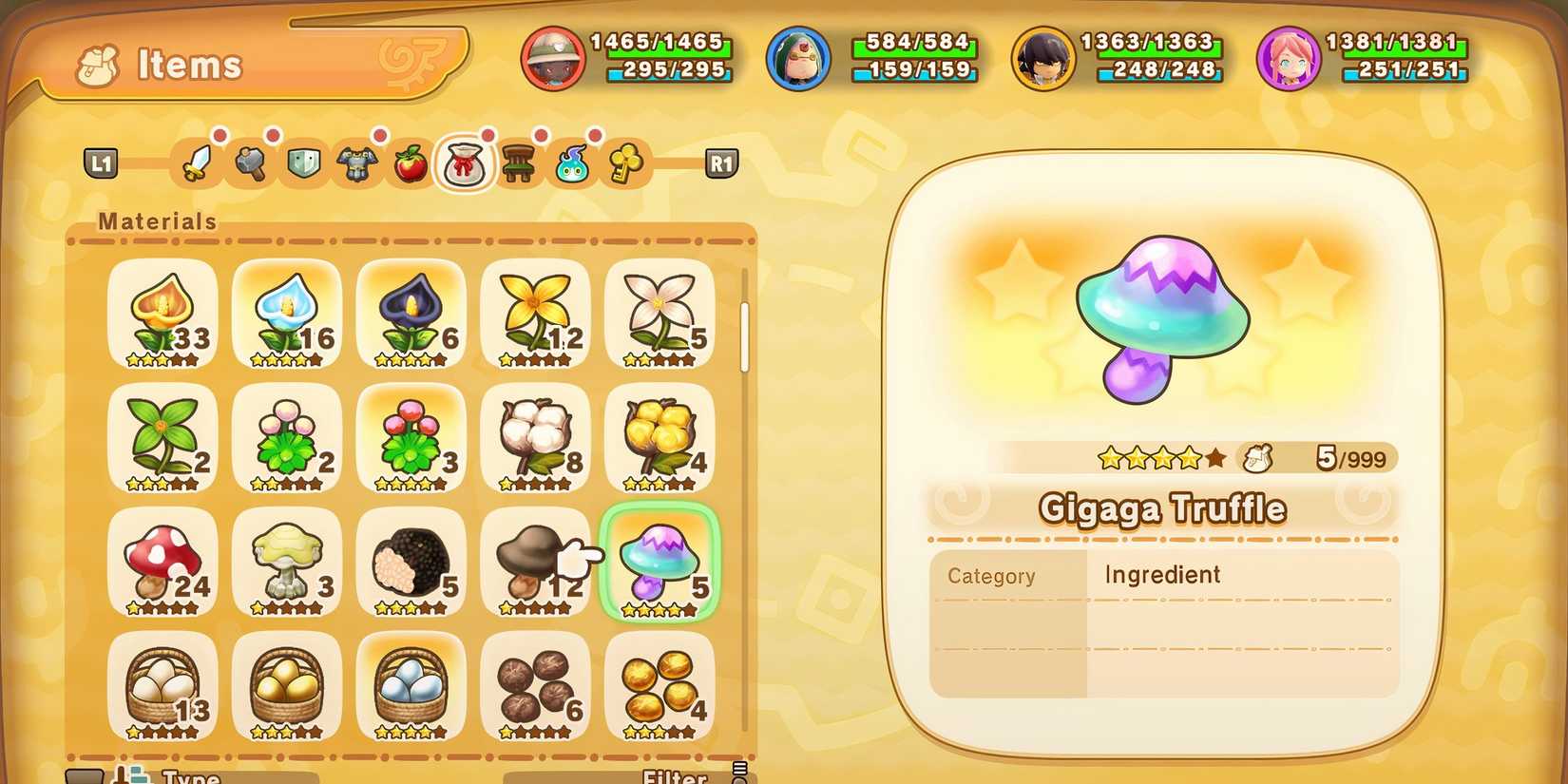Select the red-capped mushroom with 24 count
The height and width of the screenshot is (784, 1568).
(x=162, y=563)
